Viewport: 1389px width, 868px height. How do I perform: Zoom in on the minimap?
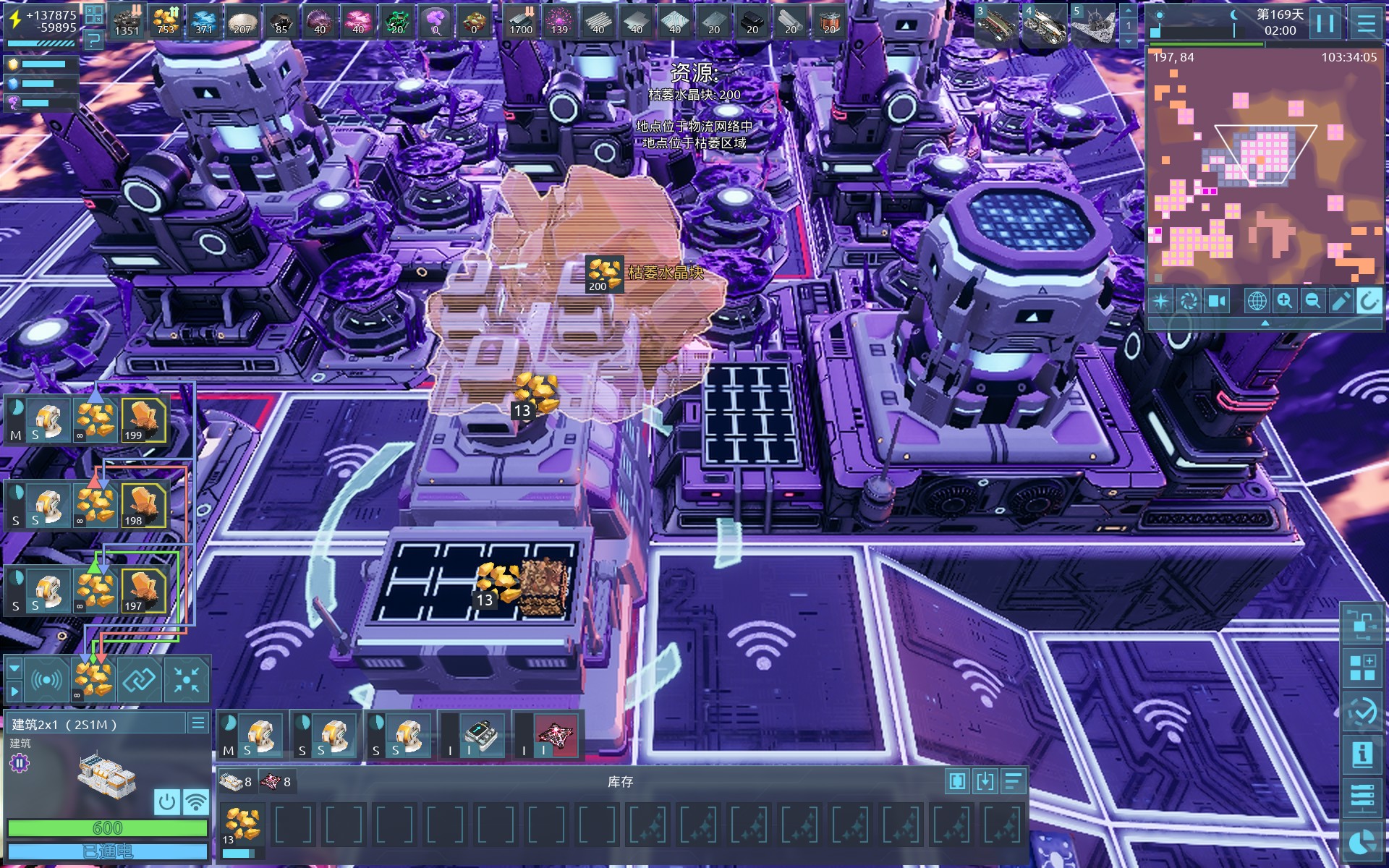[x=1285, y=301]
